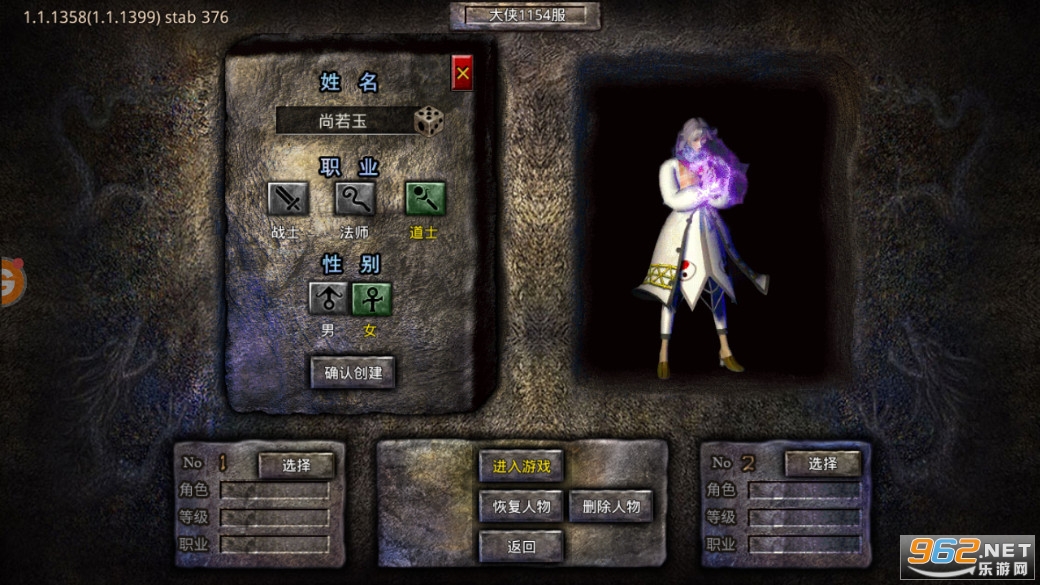Select the No 2 character slot
Screen dimensions: 1040x585
[822, 464]
